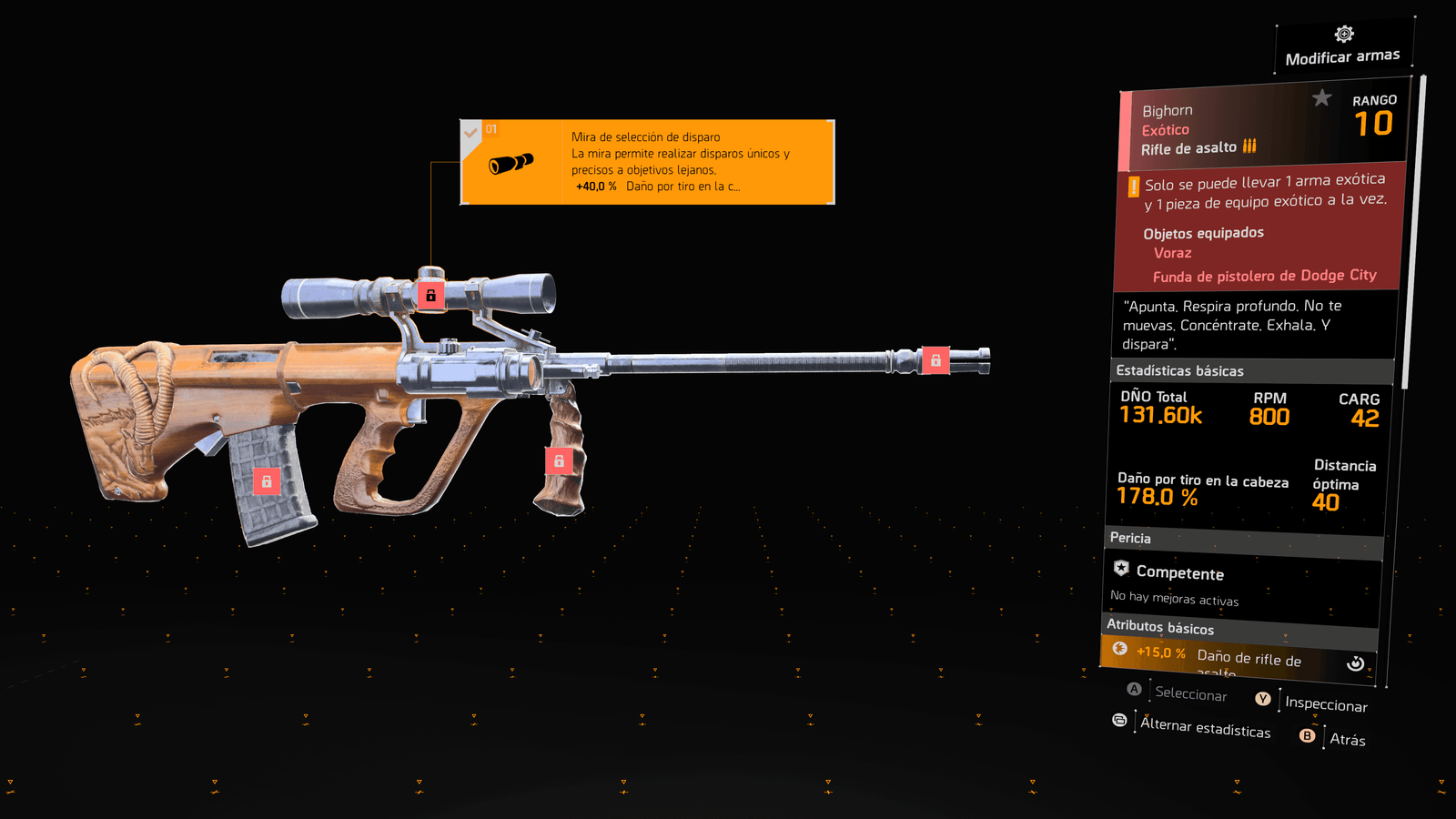Click the locked muzzle mod slot marker
This screenshot has height=819, width=1456.
coord(935,360)
